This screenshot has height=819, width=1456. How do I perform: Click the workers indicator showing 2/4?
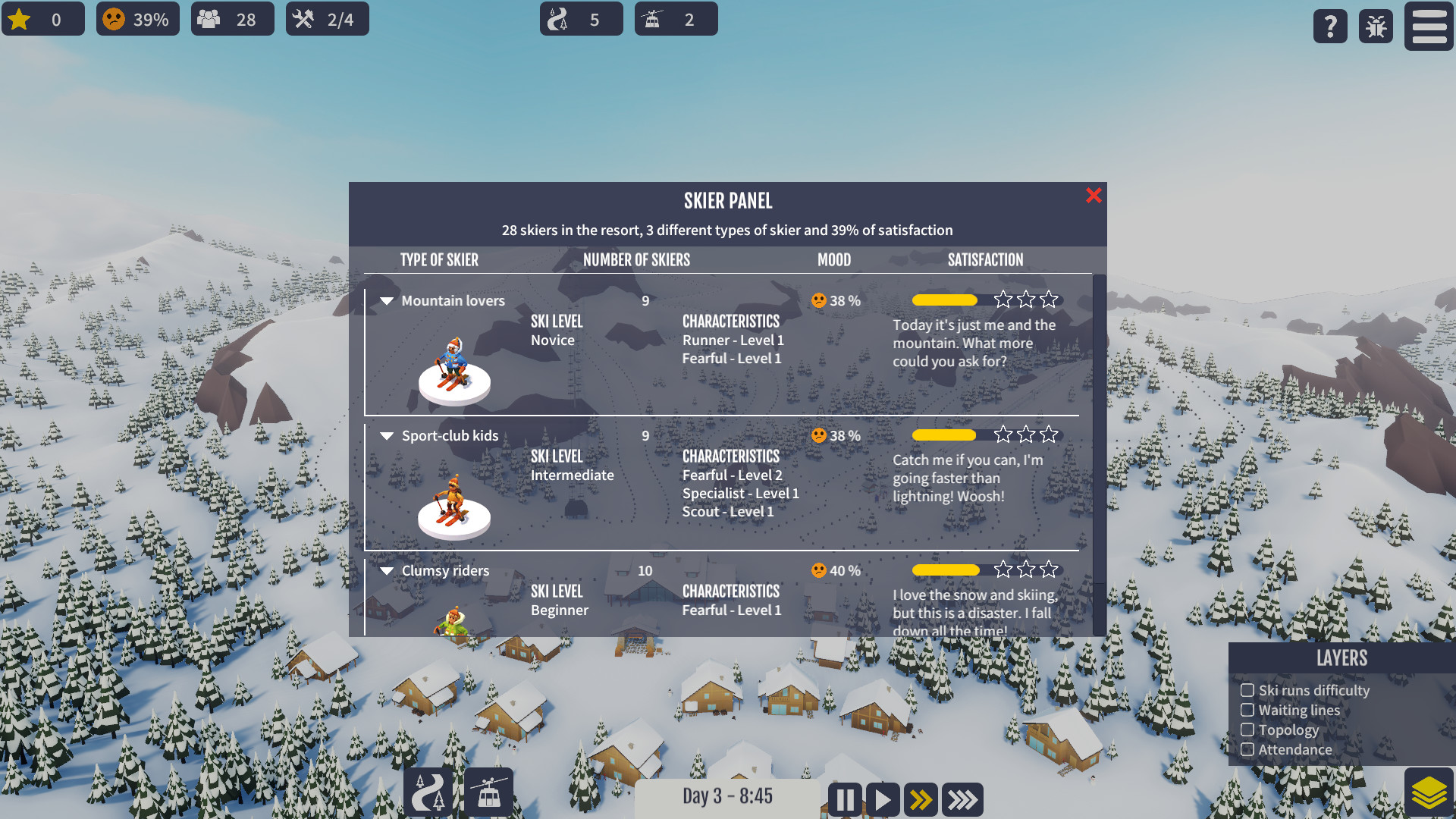(327, 18)
